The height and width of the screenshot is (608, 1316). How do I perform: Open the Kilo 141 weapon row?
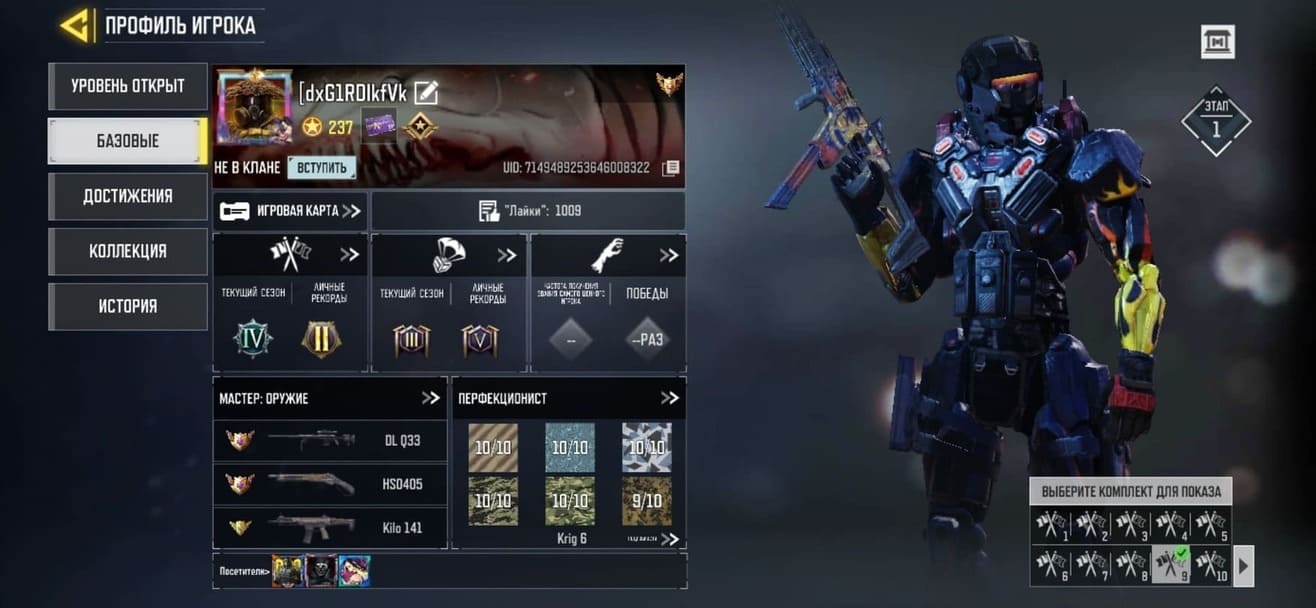[330, 527]
